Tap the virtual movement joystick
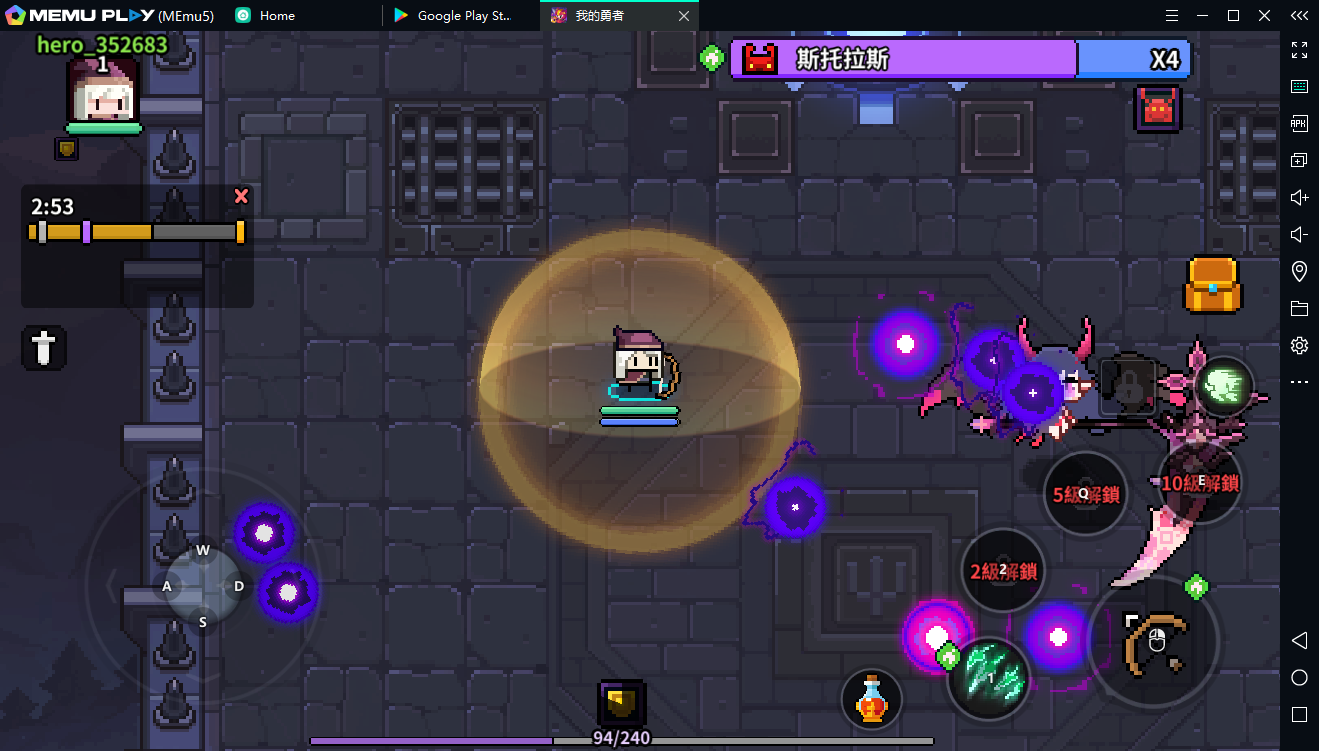 [x=203, y=586]
